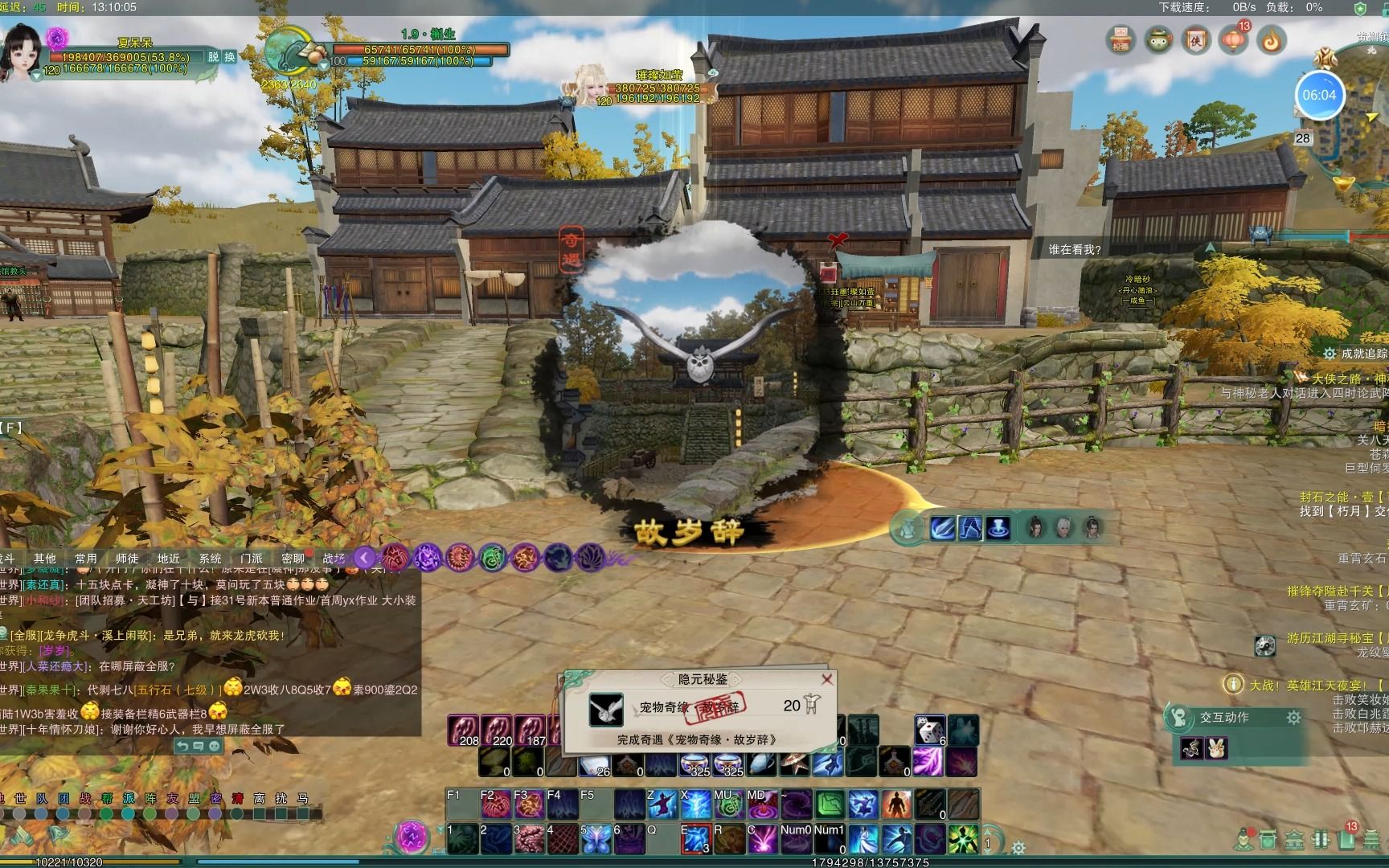Viewport: 1389px width, 868px height.
Task: Activate the butterfly skill in slot 5
Action: pyautogui.click(x=596, y=839)
